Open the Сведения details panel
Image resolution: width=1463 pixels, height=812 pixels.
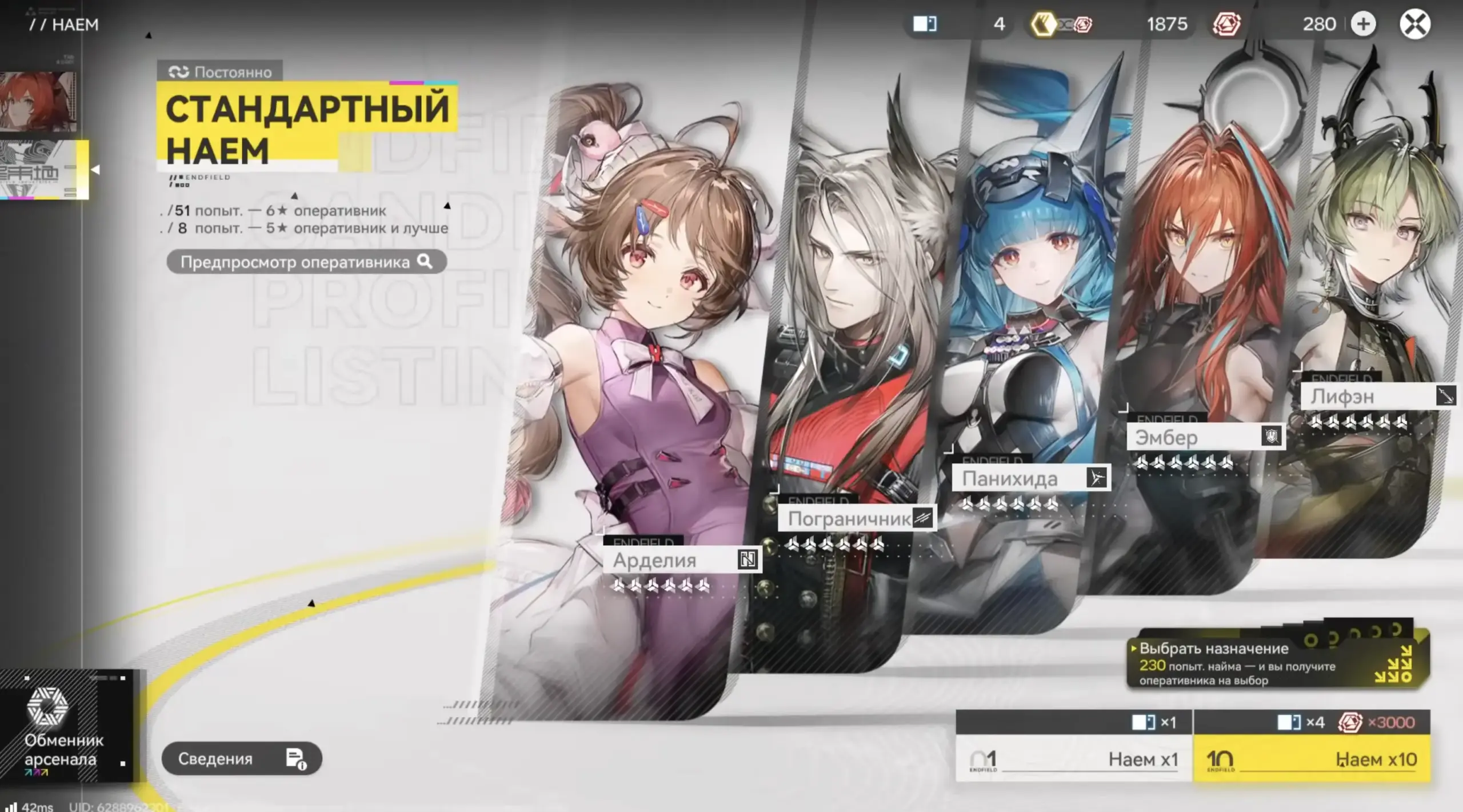point(243,758)
